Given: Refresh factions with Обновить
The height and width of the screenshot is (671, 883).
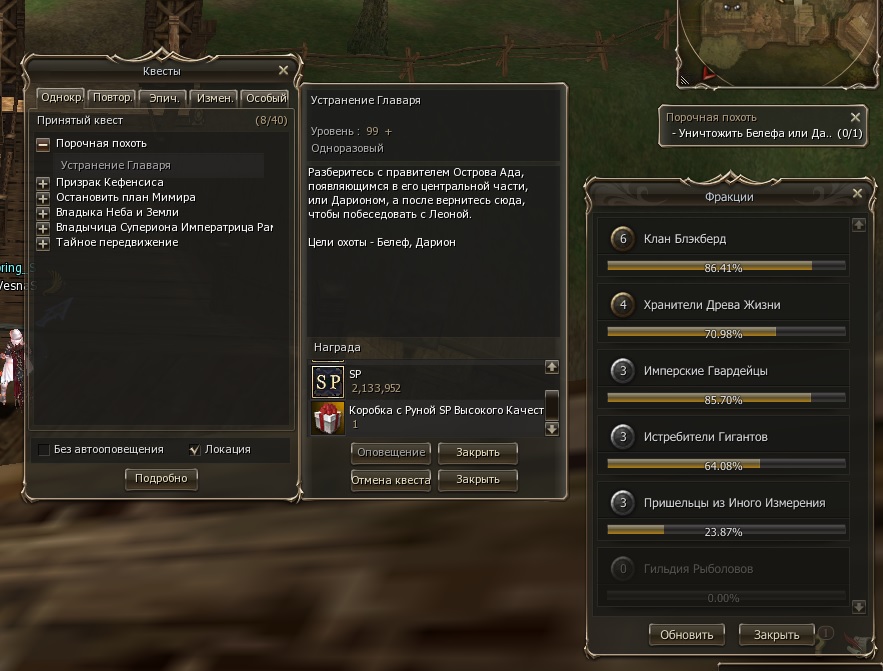Looking at the screenshot, I should coord(686,634).
